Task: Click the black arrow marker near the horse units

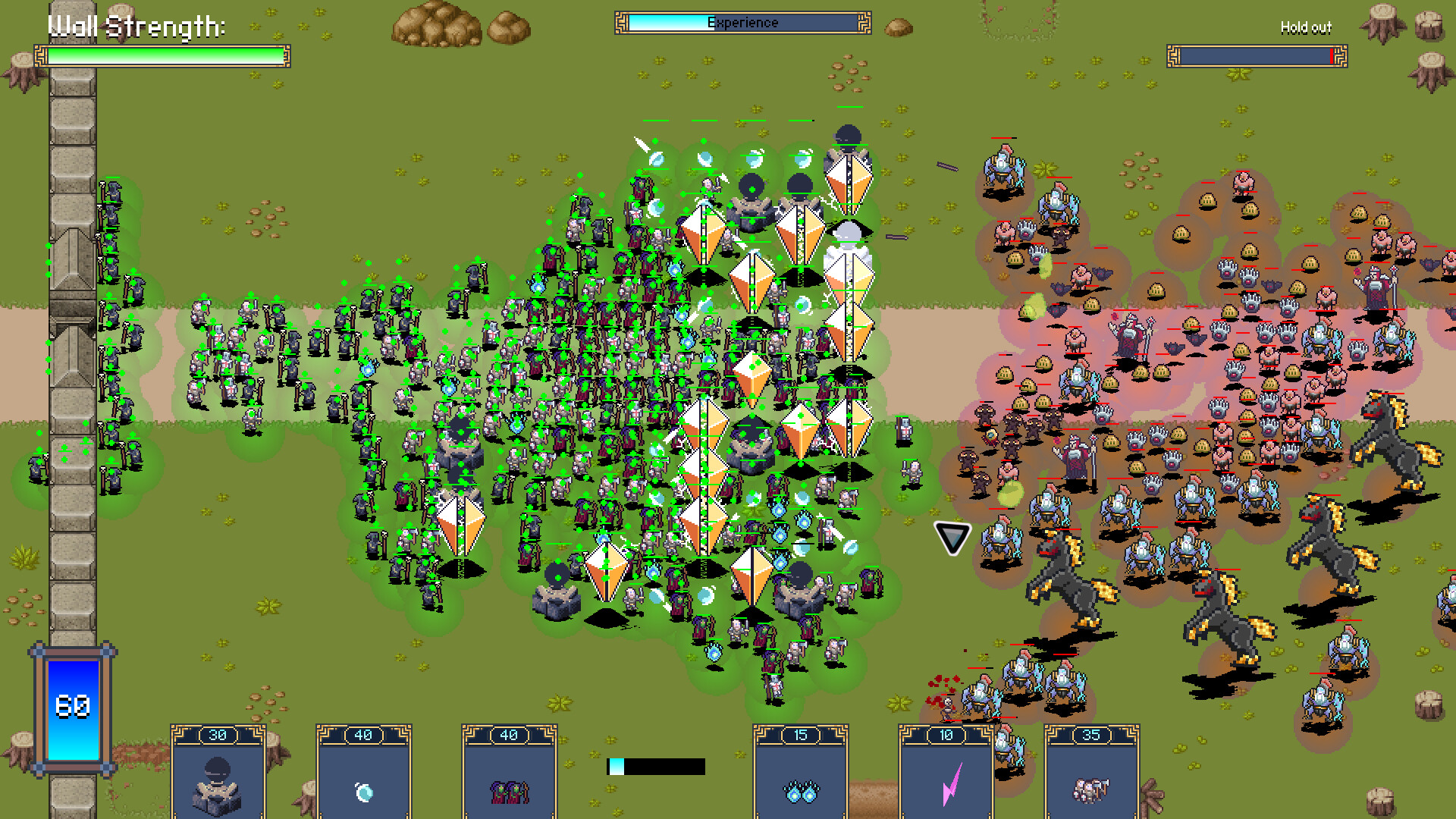Action: pyautogui.click(x=953, y=538)
